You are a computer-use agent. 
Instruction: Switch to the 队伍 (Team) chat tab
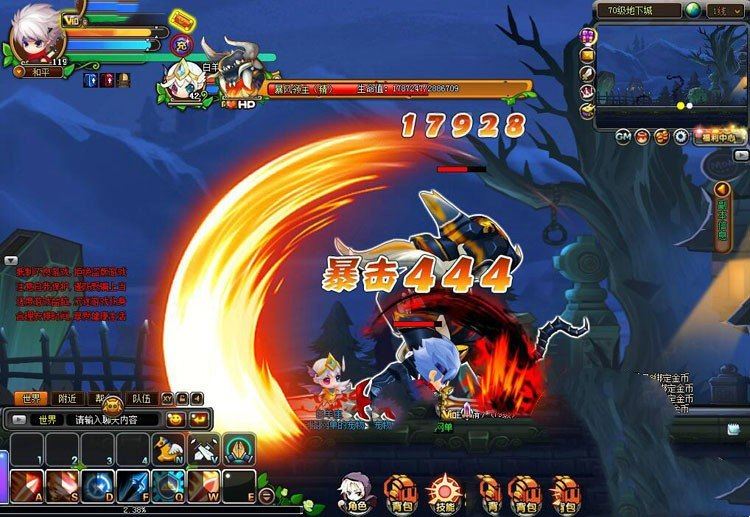pos(141,397)
